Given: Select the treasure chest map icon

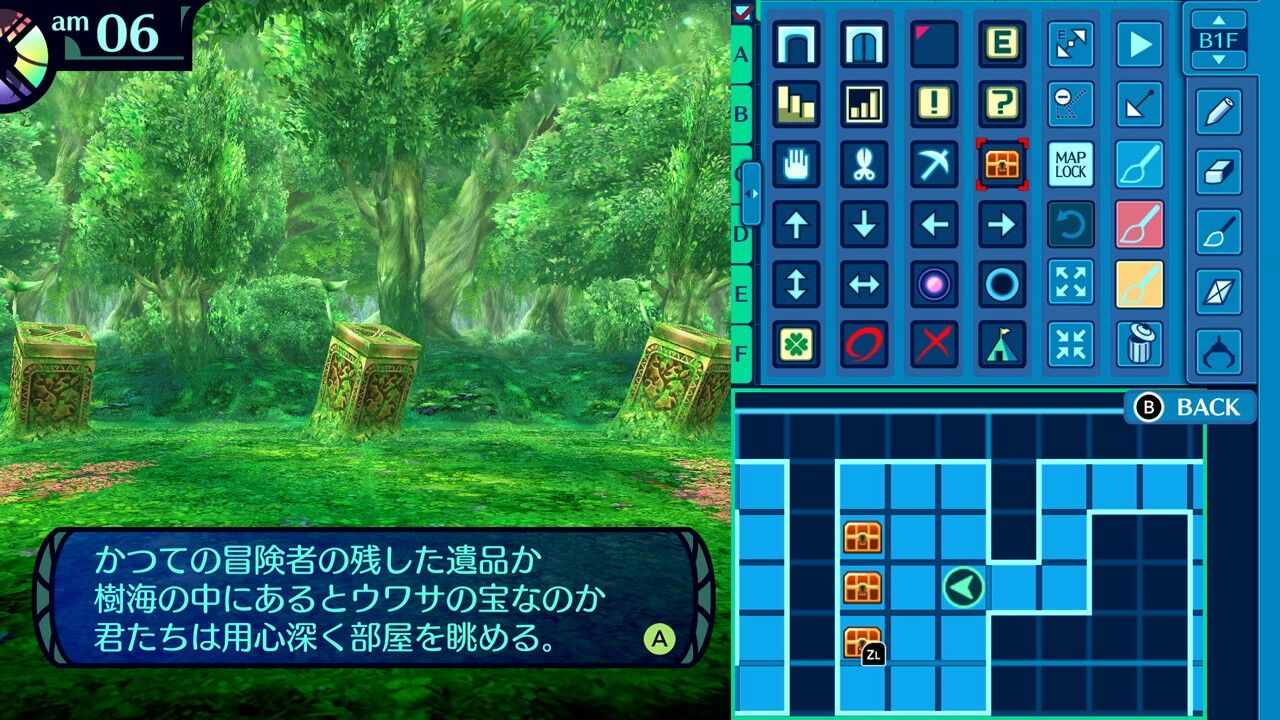Looking at the screenshot, I should tap(1001, 165).
